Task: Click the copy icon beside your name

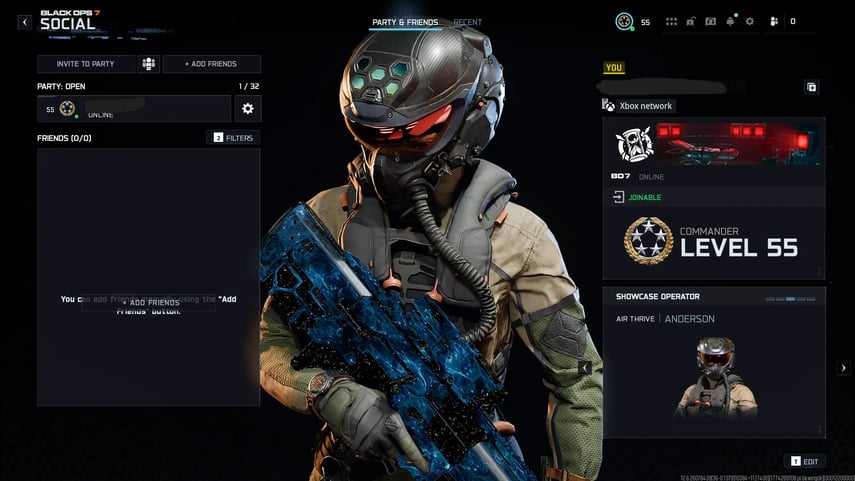Action: (811, 87)
